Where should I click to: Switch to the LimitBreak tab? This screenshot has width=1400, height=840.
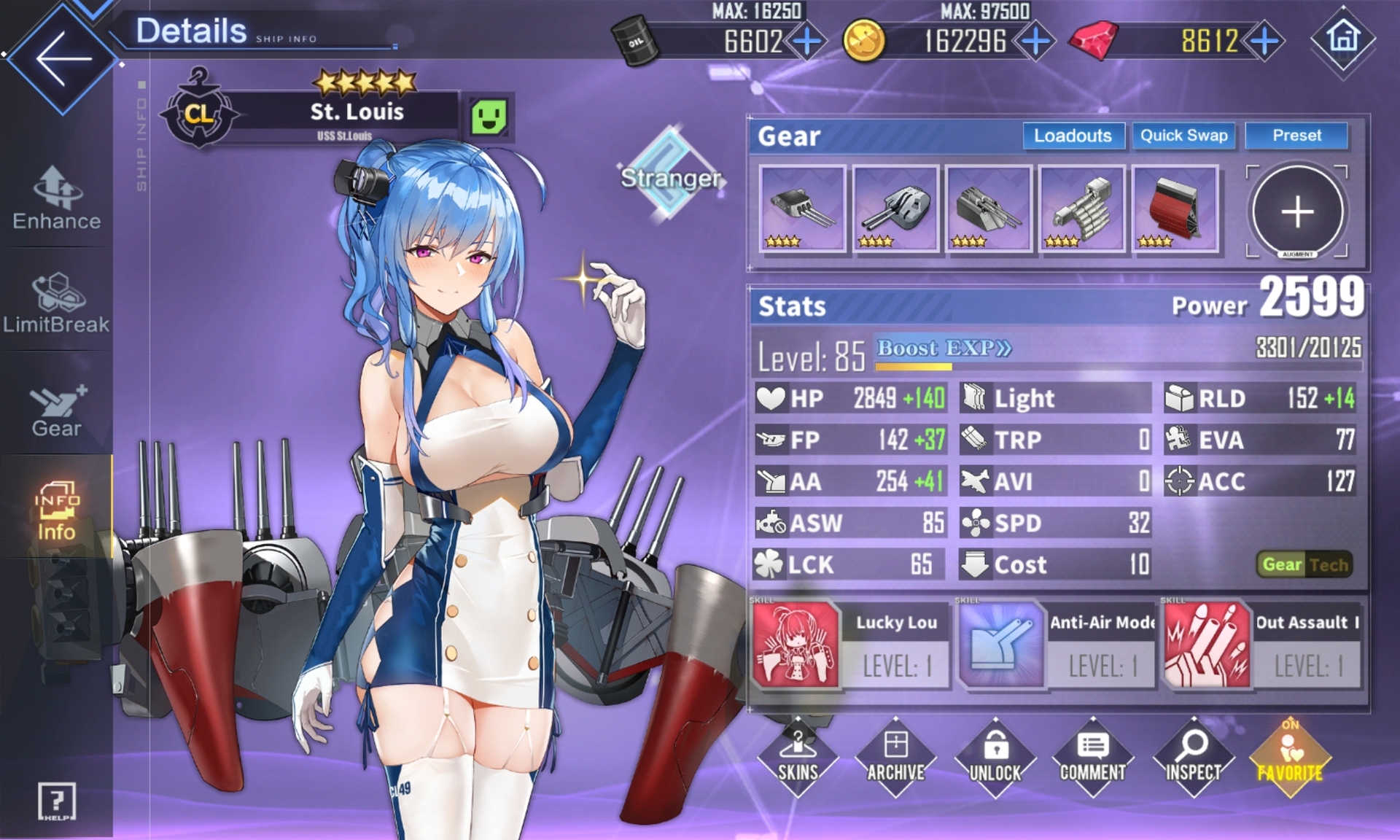pyautogui.click(x=57, y=303)
